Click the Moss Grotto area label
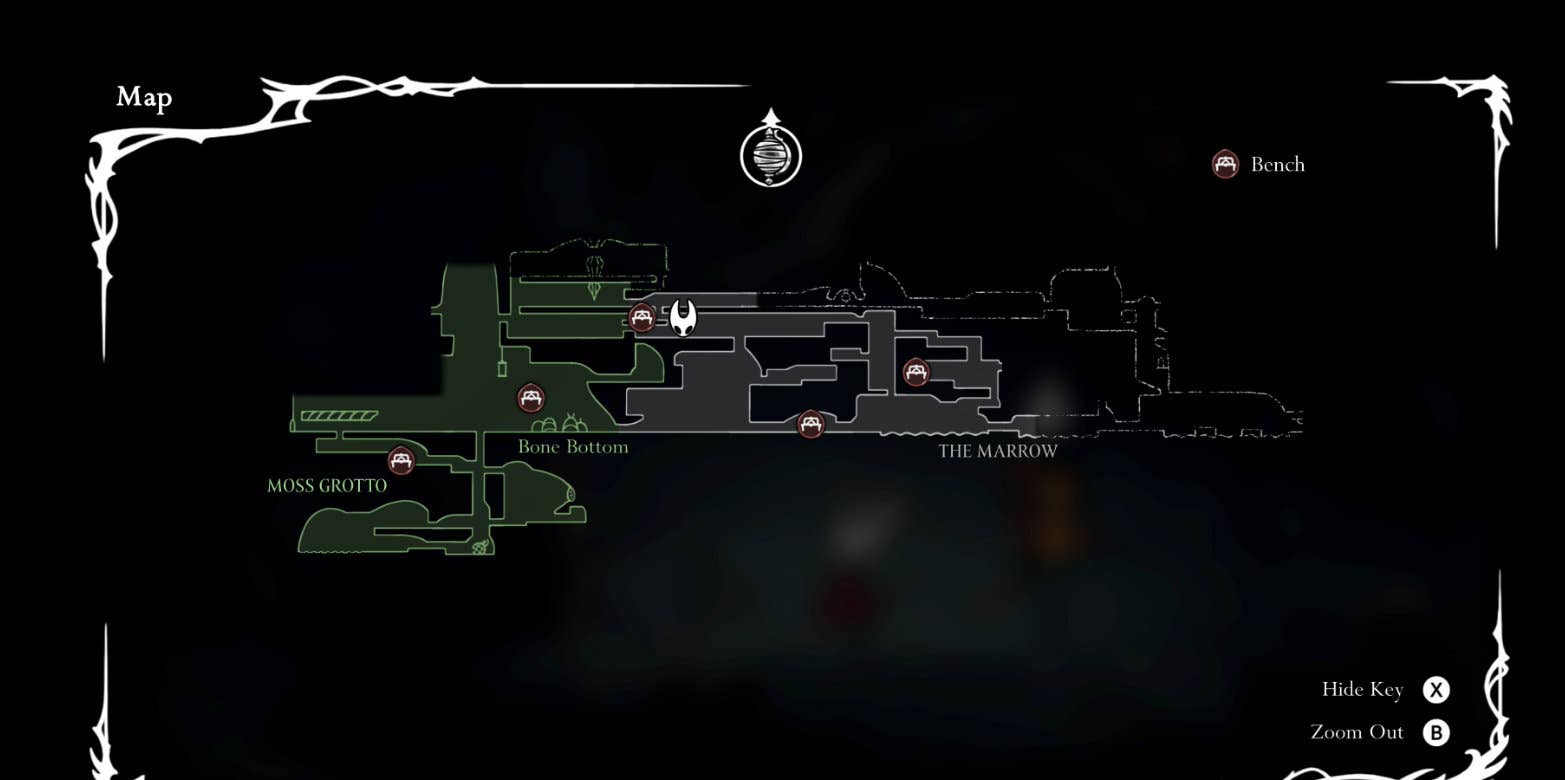1565x780 pixels. pos(327,486)
